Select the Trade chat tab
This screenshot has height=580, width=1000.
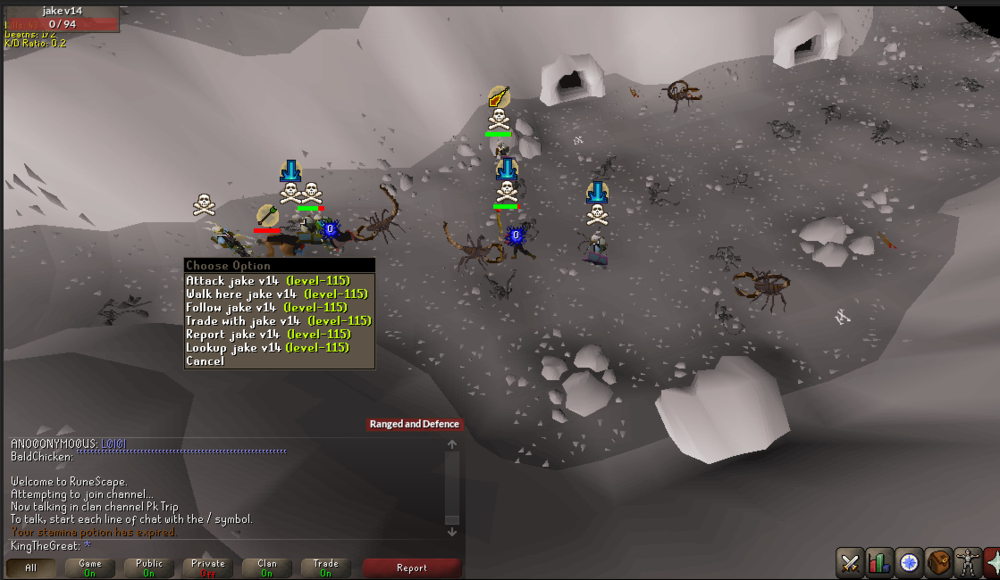pos(326,568)
